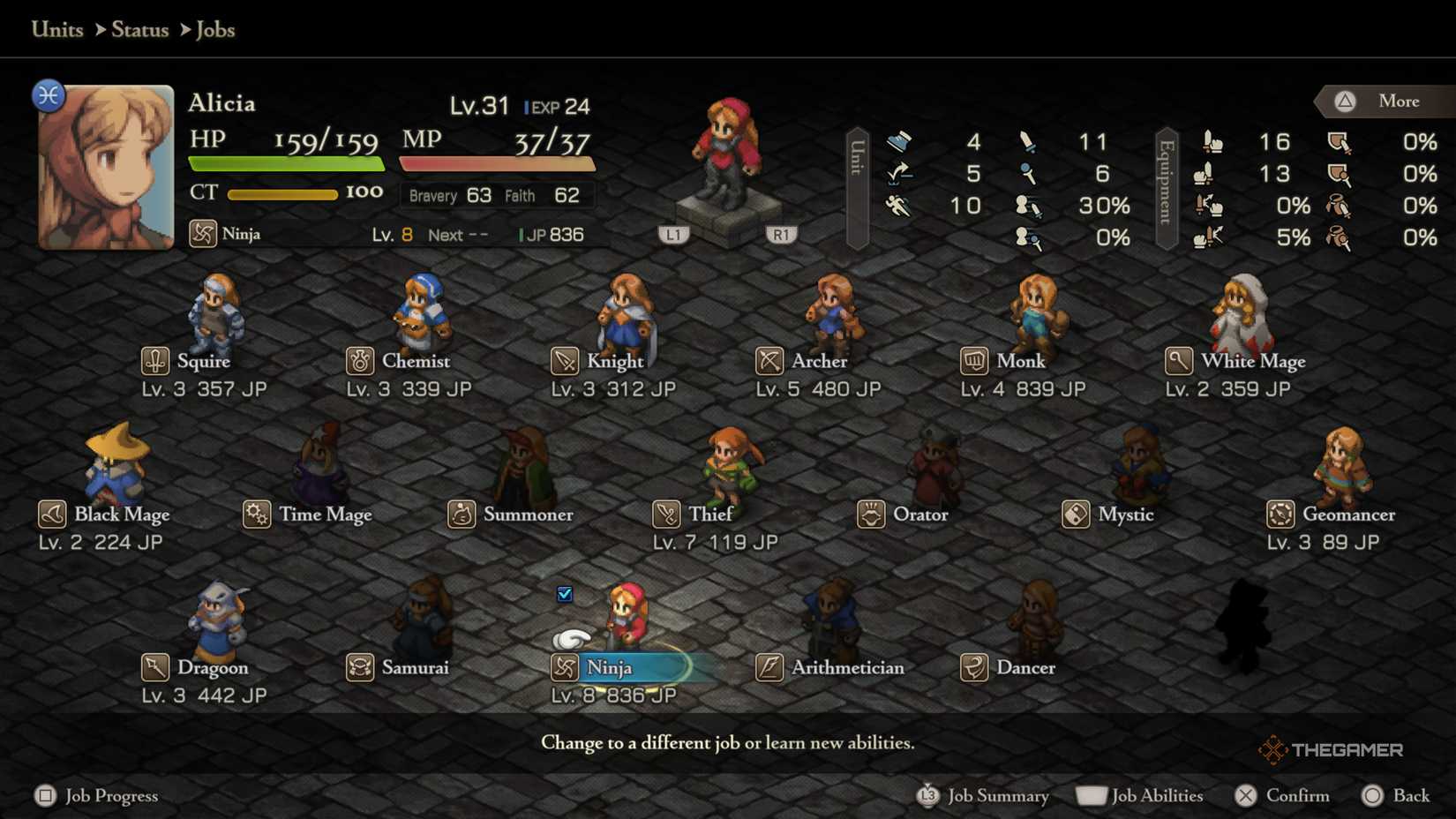The image size is (1456, 819).
Task: Click Alicia's CT gauge
Action: point(284,193)
